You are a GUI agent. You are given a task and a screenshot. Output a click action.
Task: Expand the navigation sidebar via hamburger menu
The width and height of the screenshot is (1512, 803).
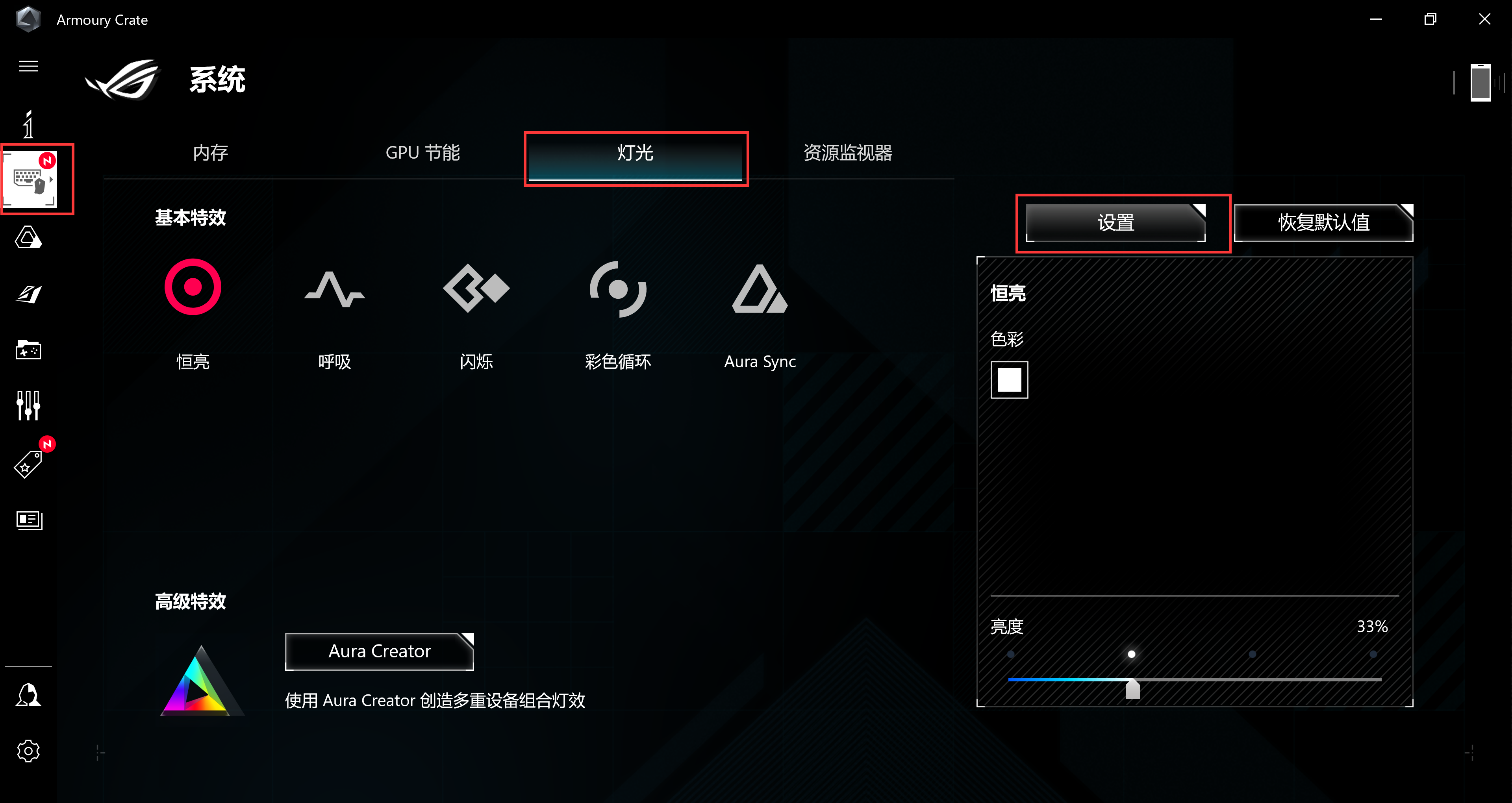click(28, 67)
